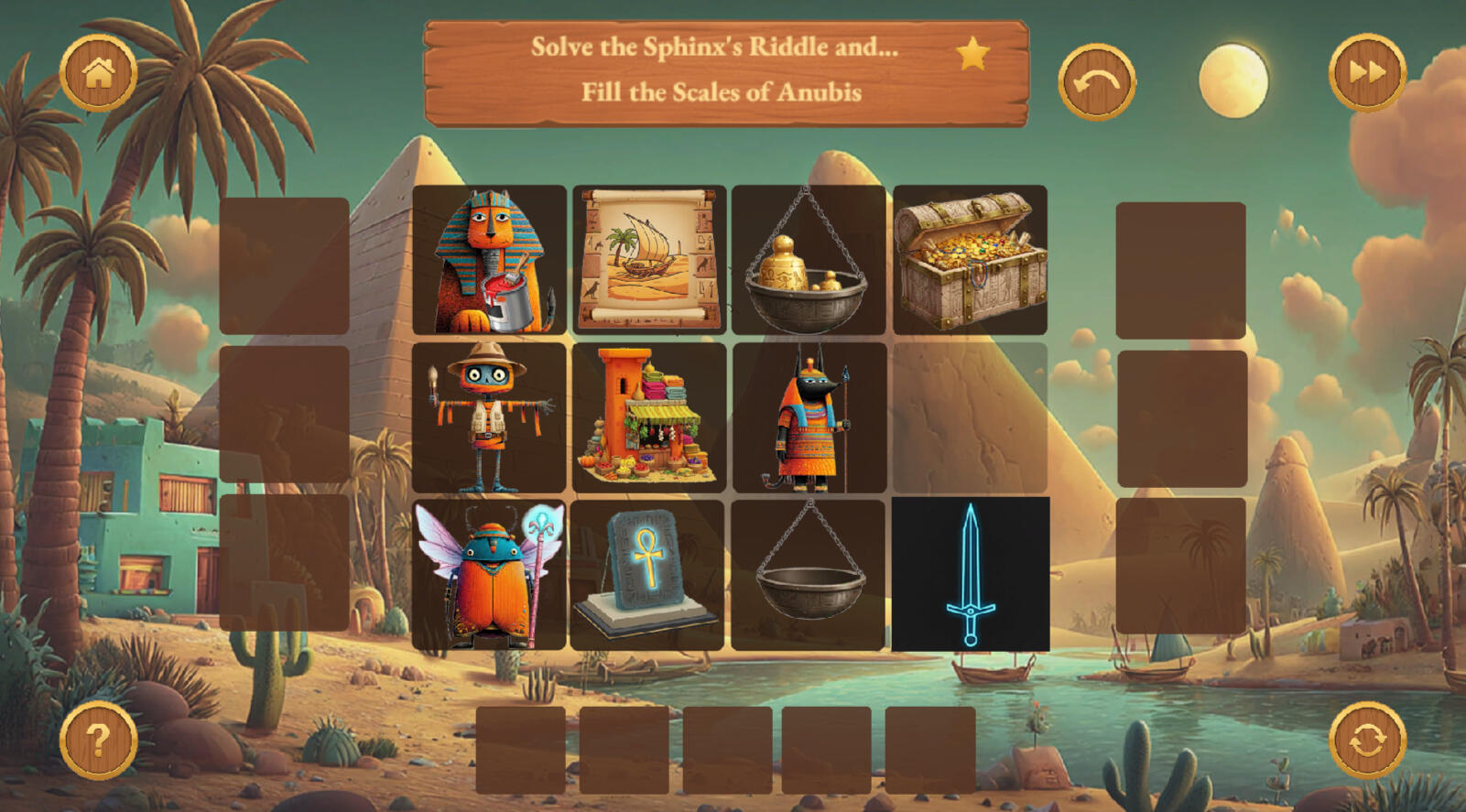Pick the treasure chest tile
The height and width of the screenshot is (812, 1466).
coord(970,260)
